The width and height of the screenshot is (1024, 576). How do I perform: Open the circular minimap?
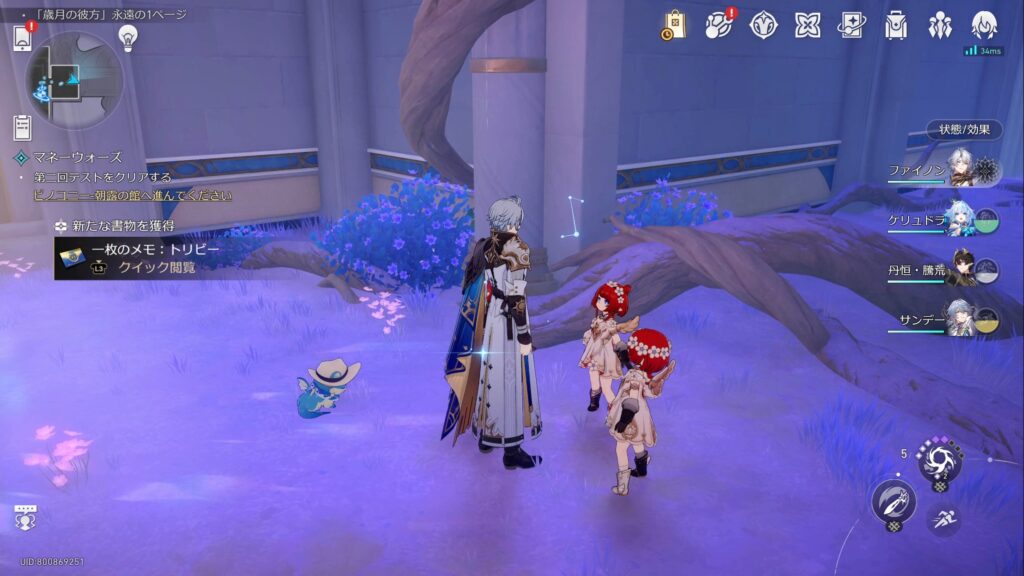point(74,80)
